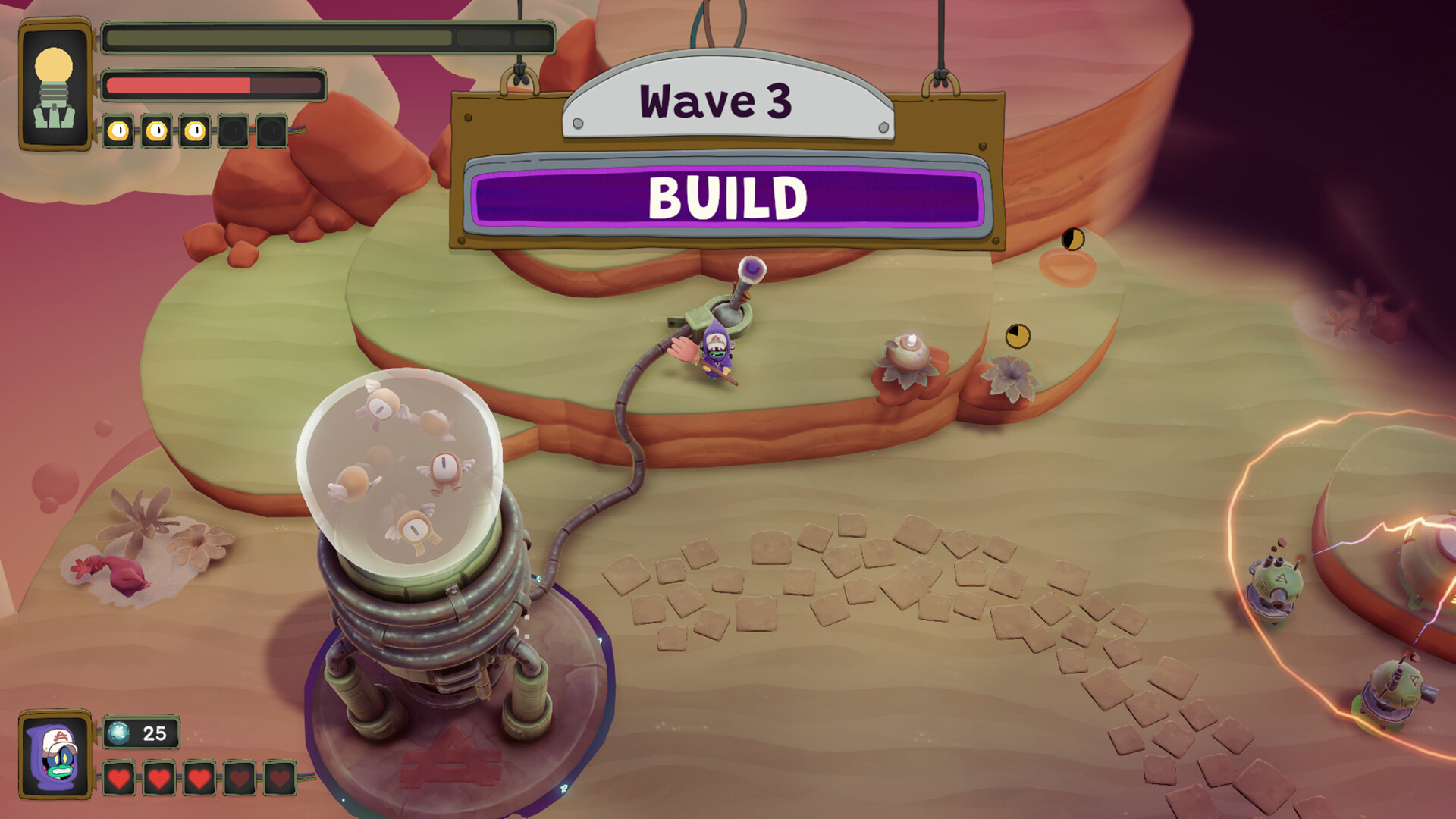Click the crystal count reading 25
The width and height of the screenshot is (1456, 819).
(x=153, y=733)
